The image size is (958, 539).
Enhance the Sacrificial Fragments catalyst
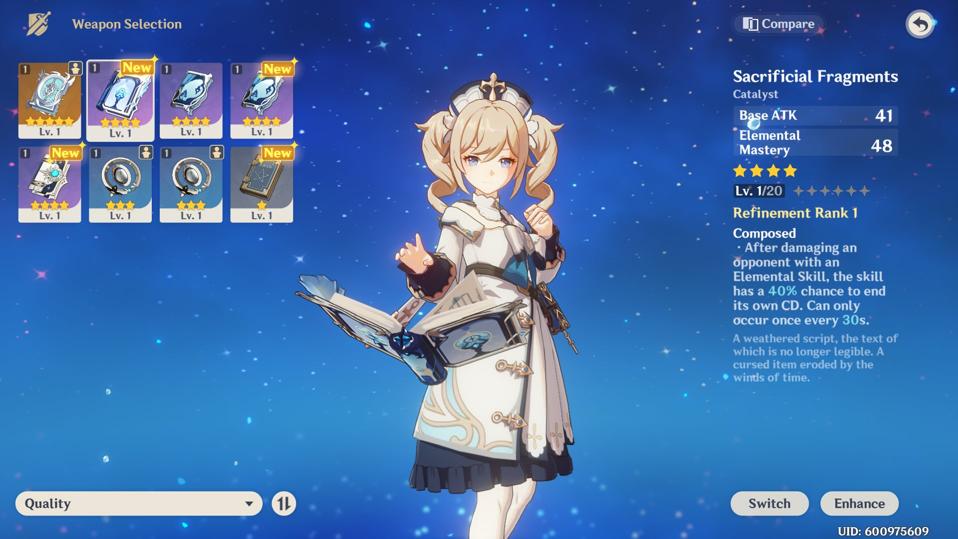(859, 503)
